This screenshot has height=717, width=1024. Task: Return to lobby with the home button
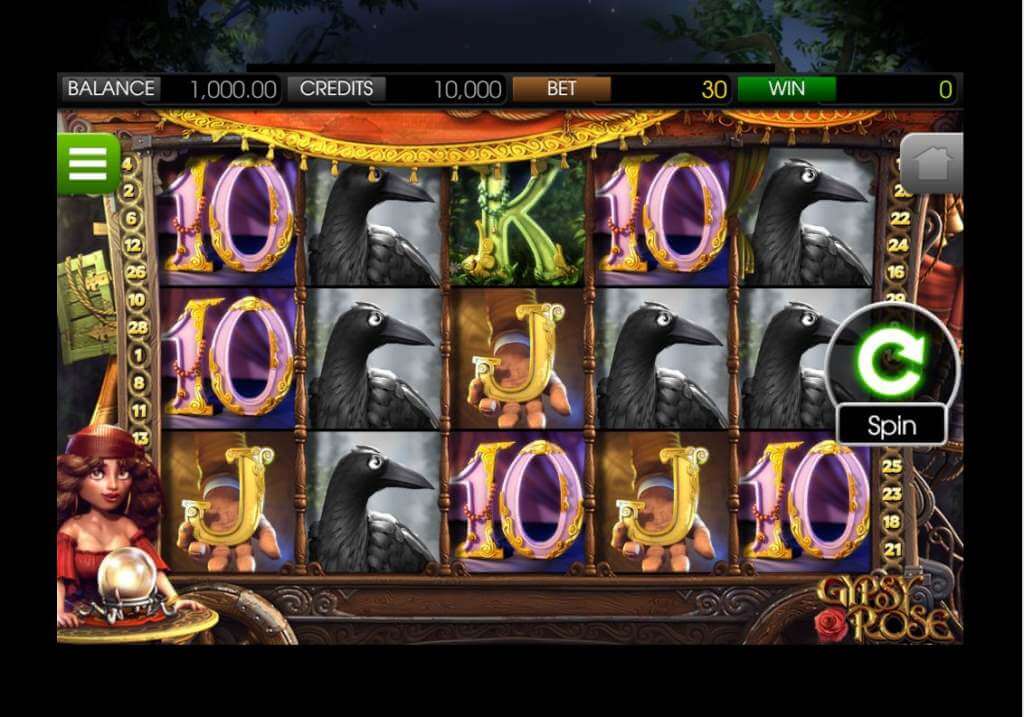coord(932,164)
